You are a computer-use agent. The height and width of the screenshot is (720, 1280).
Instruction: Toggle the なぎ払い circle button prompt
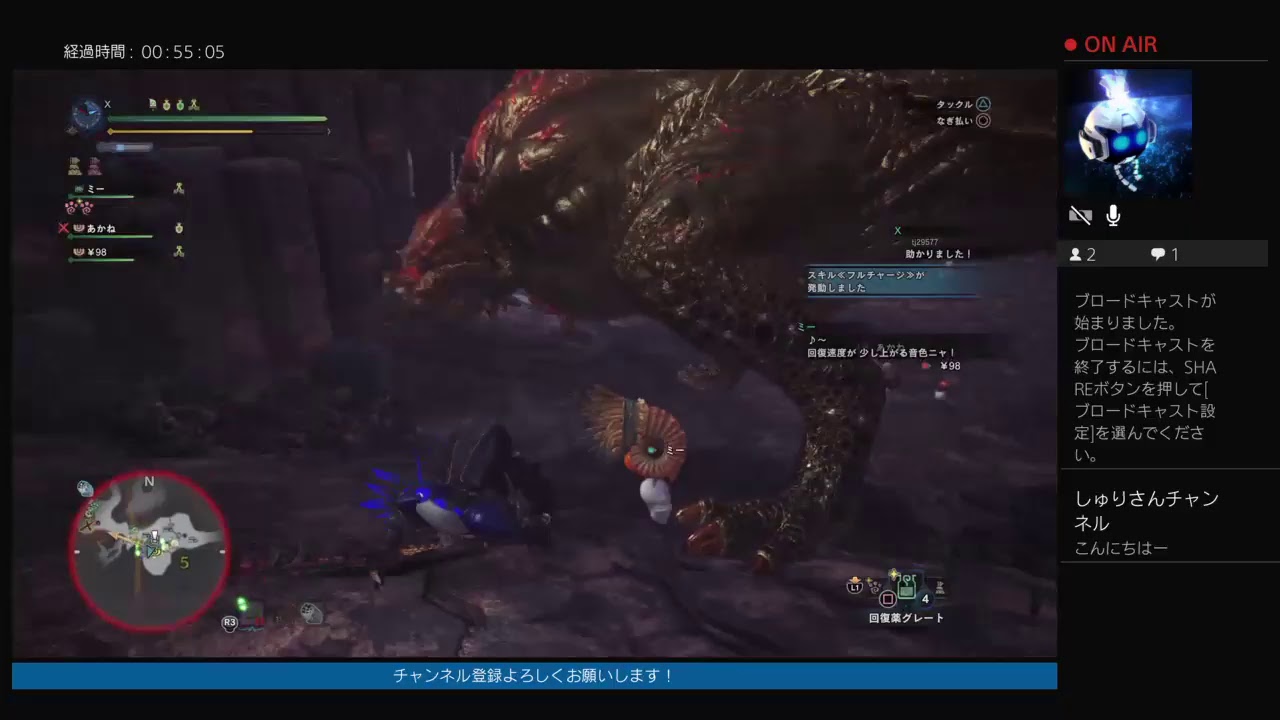pos(983,120)
